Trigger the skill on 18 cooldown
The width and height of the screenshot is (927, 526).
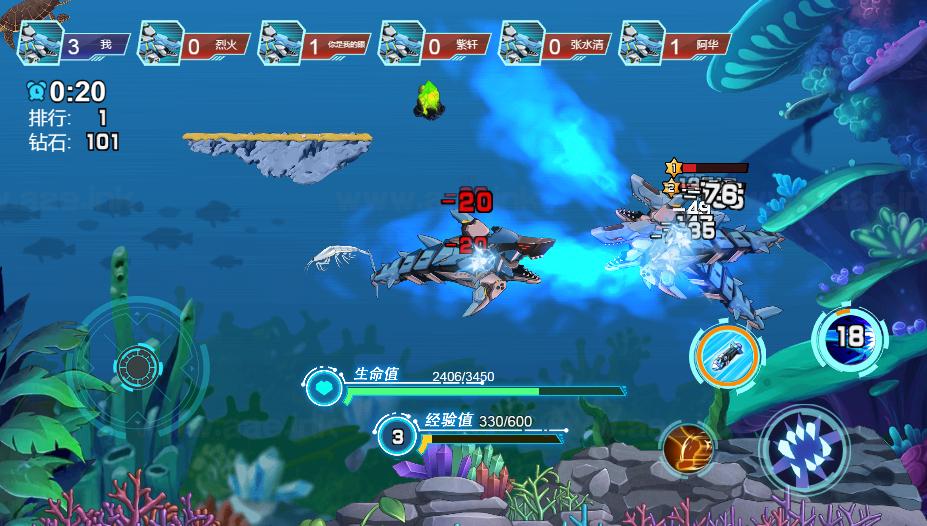(849, 337)
